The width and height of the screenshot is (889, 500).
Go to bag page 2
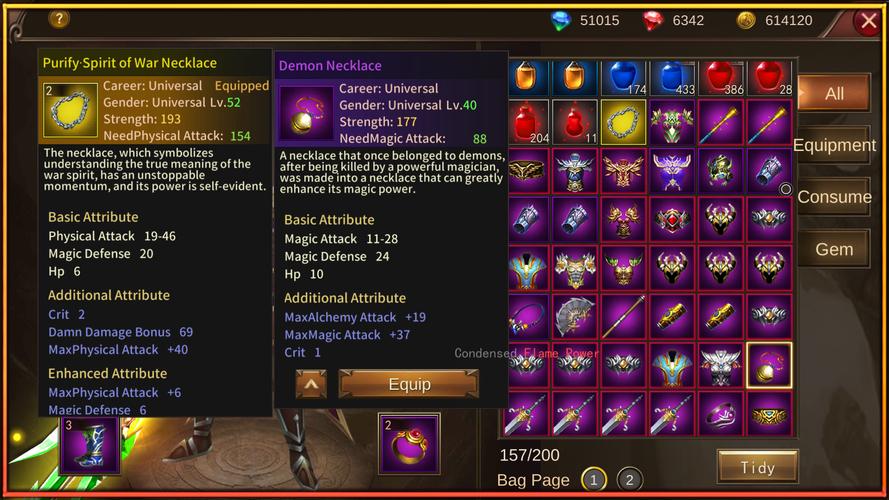pyautogui.click(x=629, y=480)
